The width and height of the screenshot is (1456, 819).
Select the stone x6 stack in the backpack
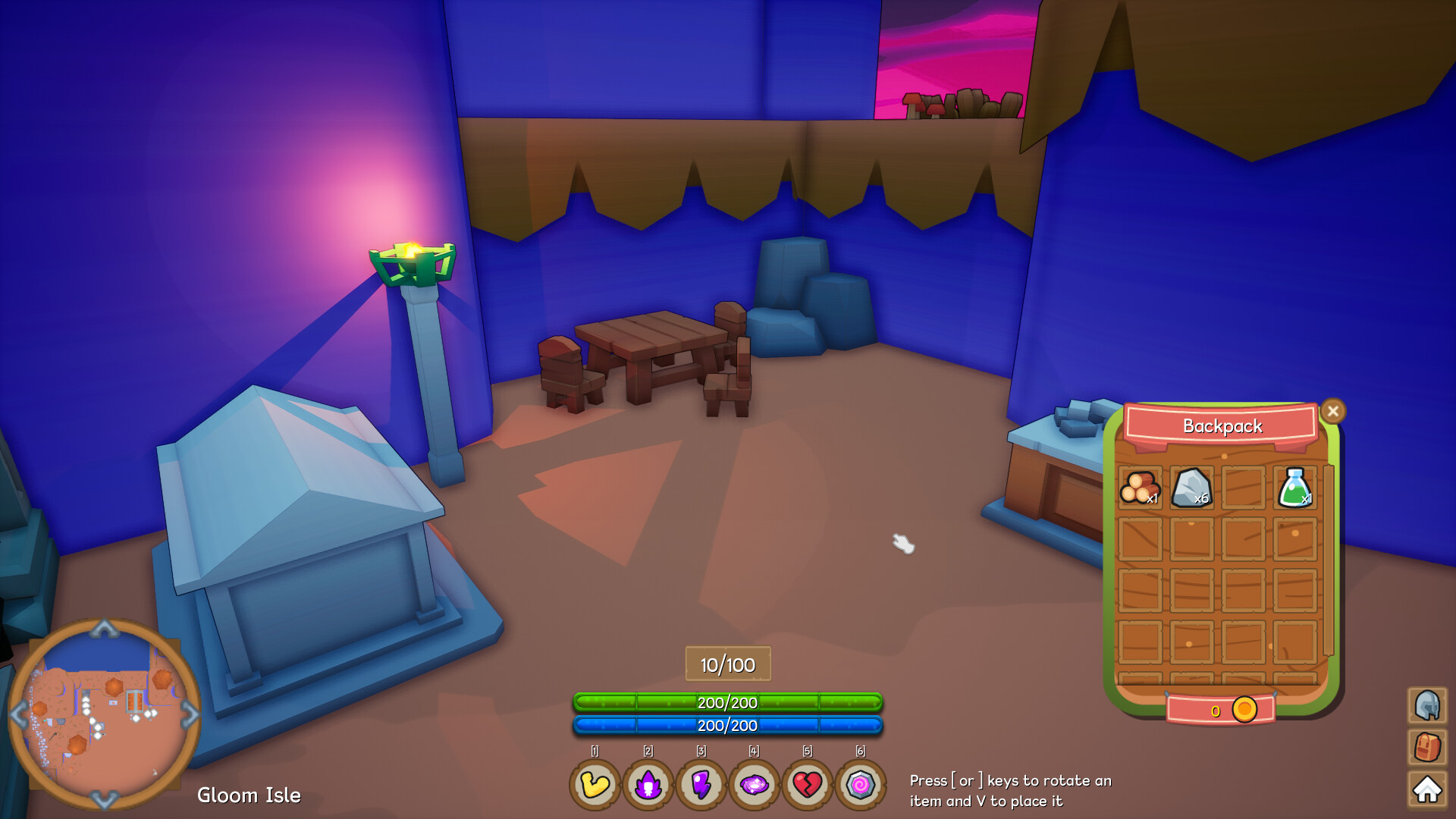[x=1193, y=489]
